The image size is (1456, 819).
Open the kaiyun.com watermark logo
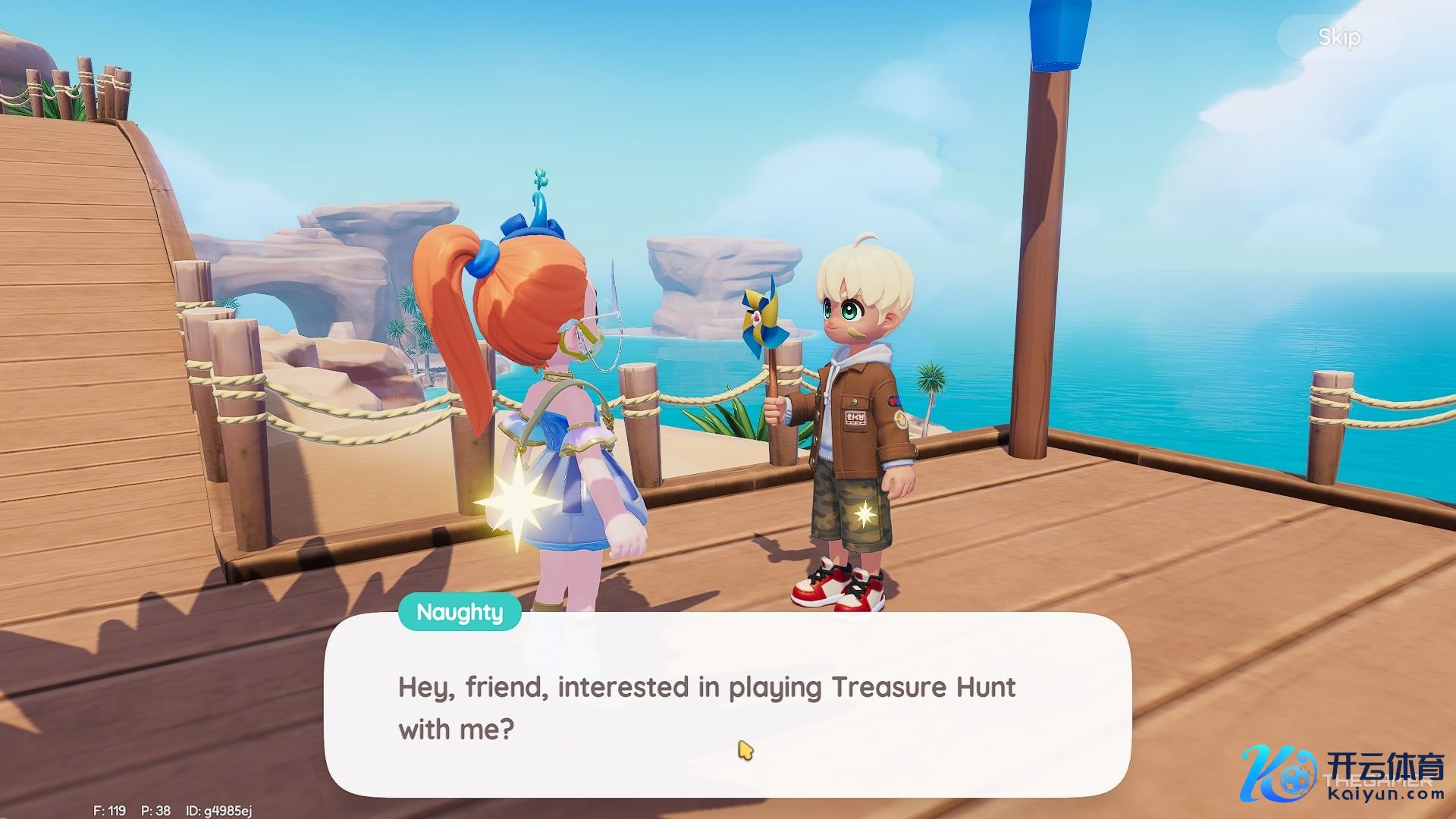pyautogui.click(x=1342, y=775)
